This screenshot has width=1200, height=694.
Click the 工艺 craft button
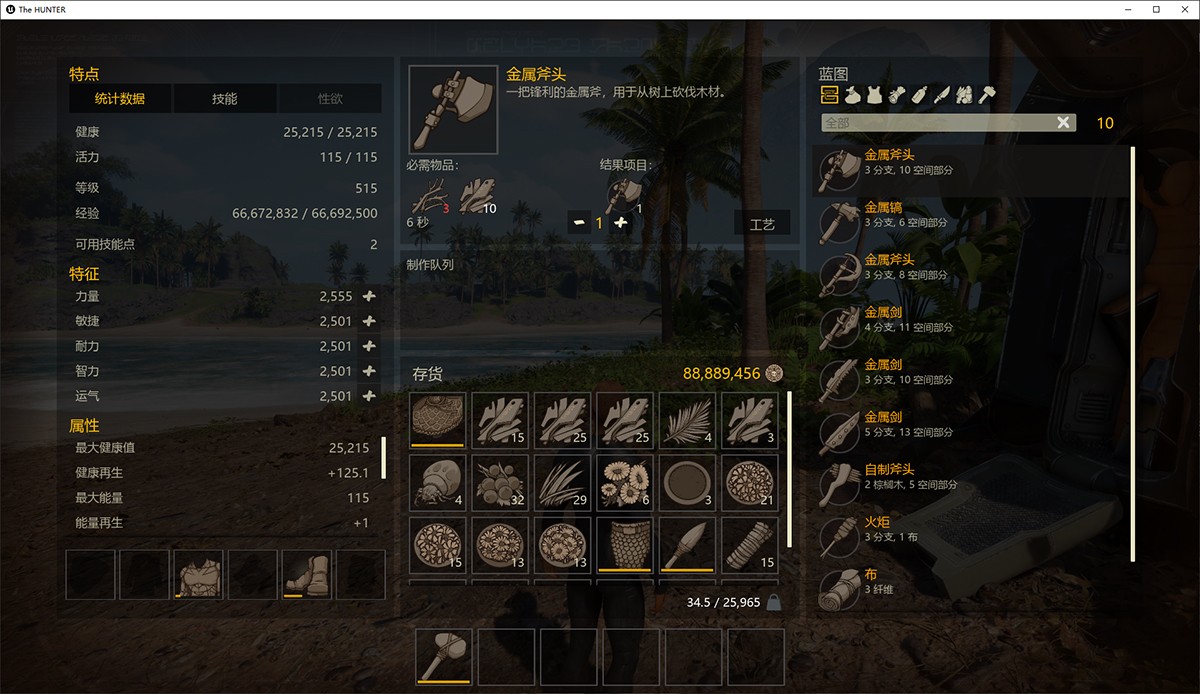[x=762, y=224]
